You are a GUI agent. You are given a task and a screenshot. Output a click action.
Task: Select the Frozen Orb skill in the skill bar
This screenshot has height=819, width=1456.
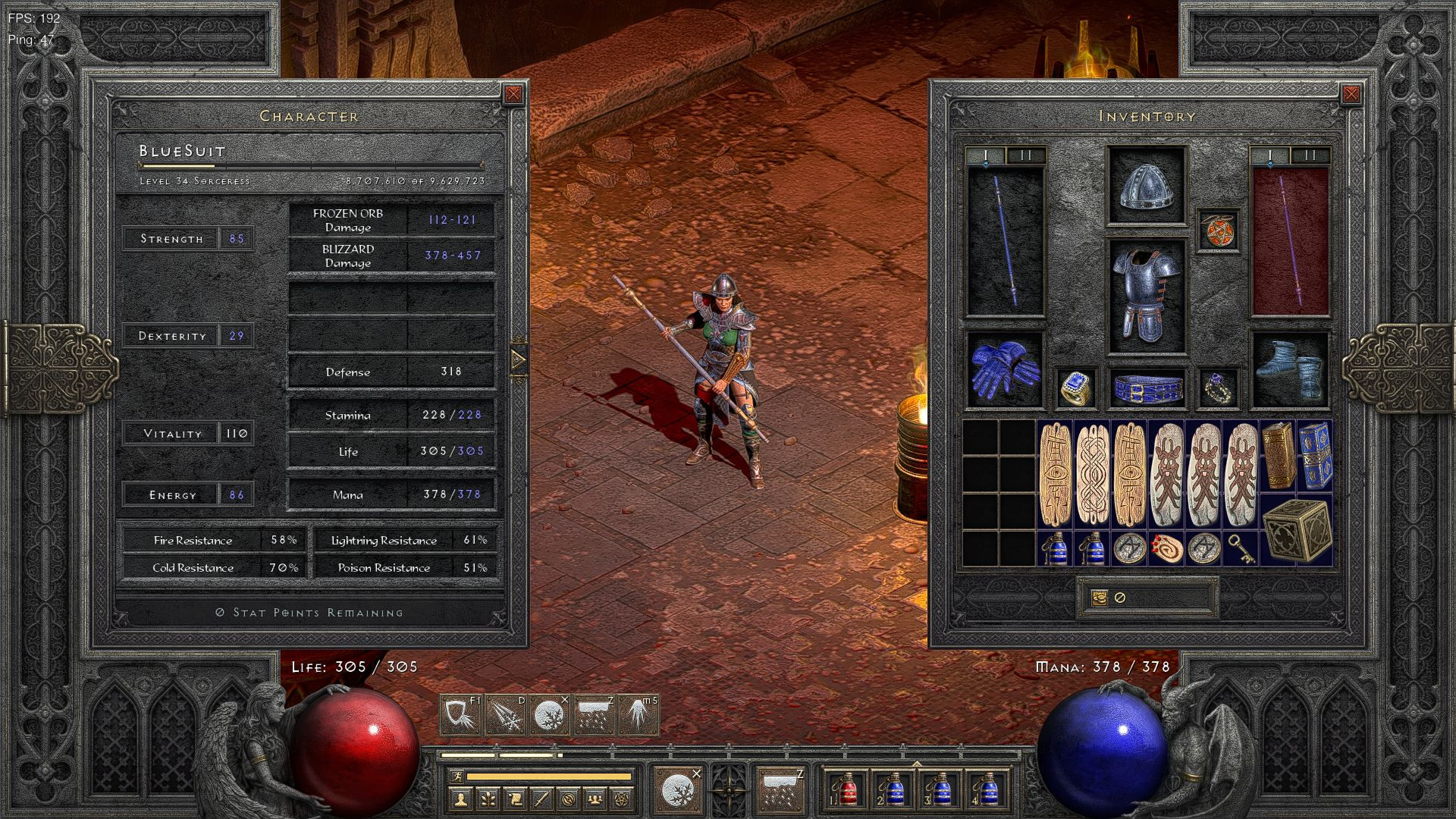[549, 714]
